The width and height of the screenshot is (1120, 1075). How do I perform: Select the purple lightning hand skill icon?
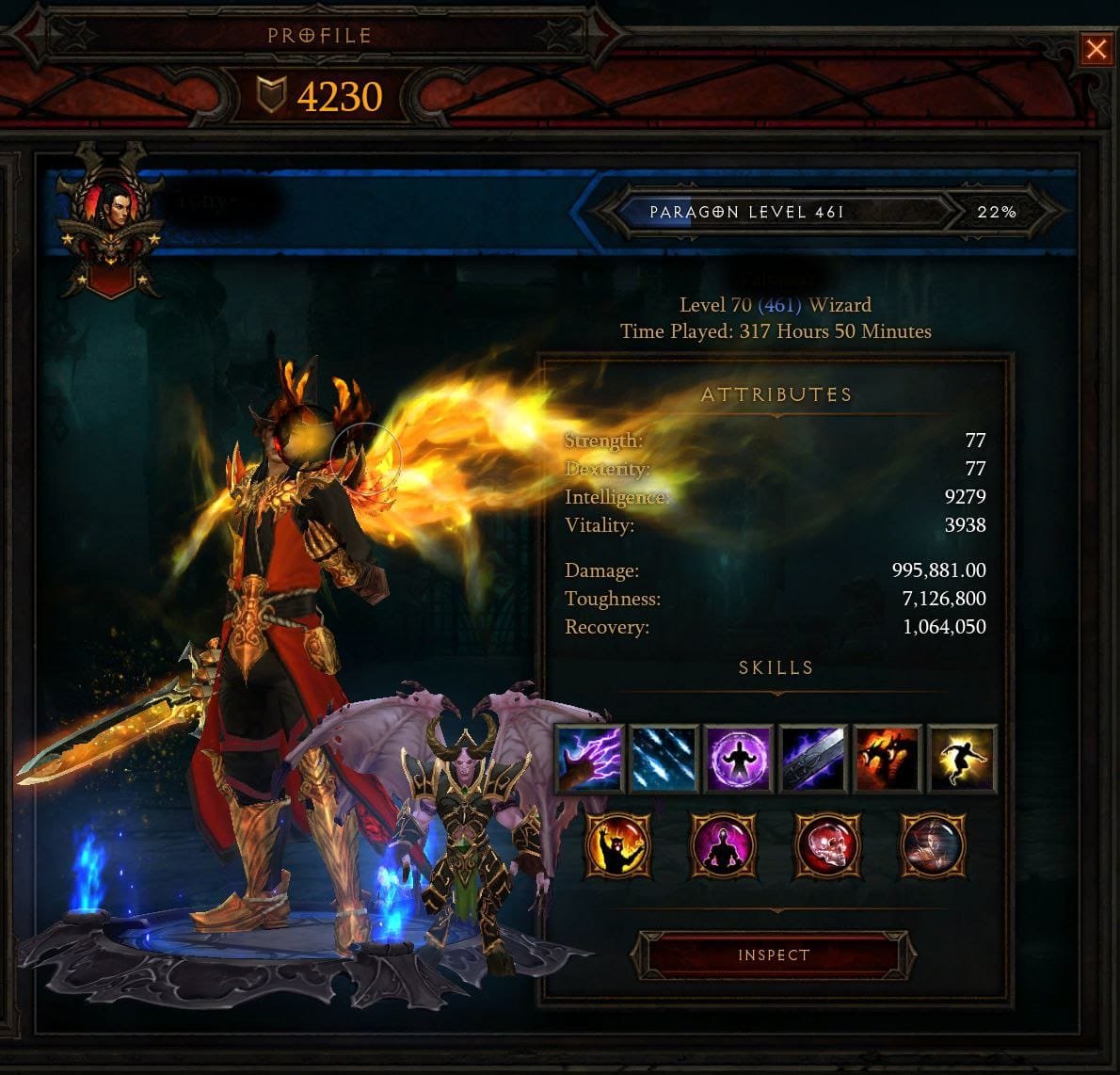point(589,759)
